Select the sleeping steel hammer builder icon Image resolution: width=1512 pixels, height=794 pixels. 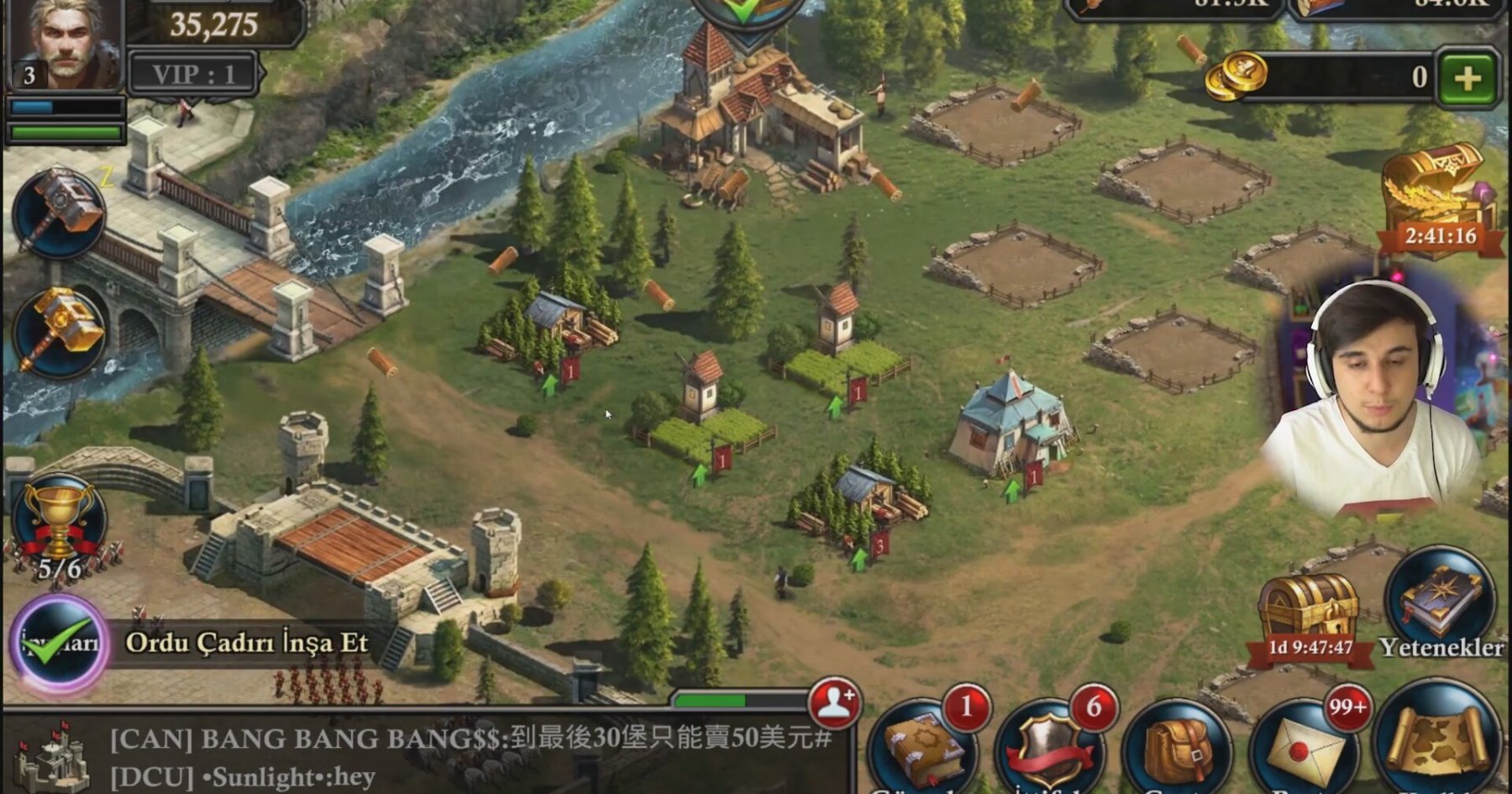(60, 213)
